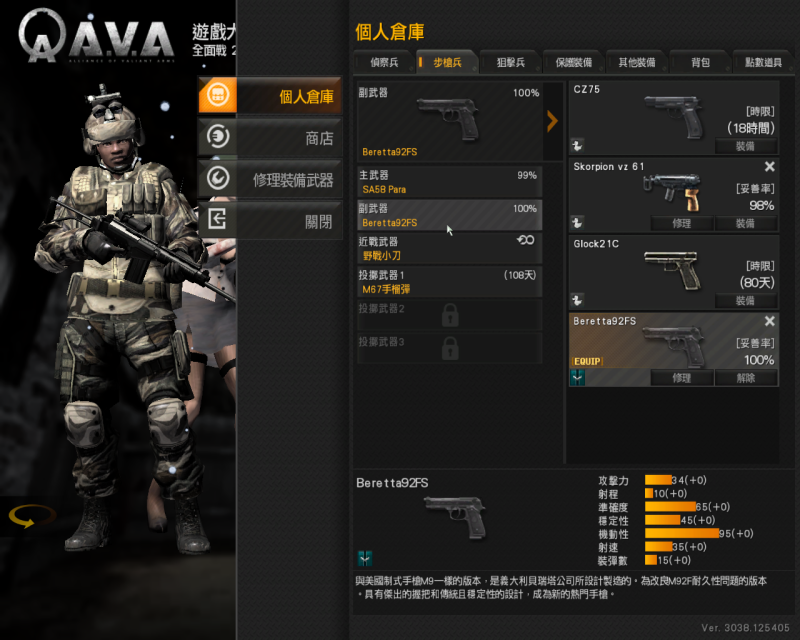Equip the Glock21C using its 裝備 button
Screen dimensions: 800x640
tap(745, 300)
